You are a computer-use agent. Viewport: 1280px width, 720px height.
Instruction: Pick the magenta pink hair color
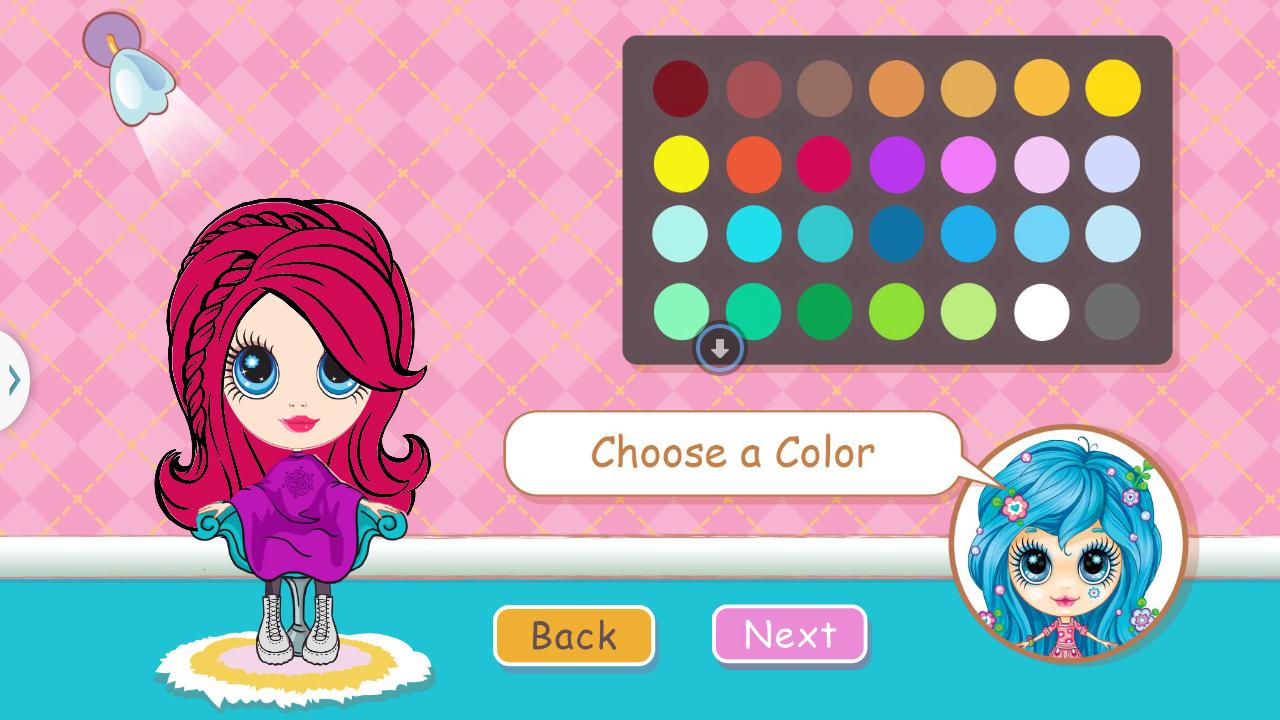(x=825, y=163)
